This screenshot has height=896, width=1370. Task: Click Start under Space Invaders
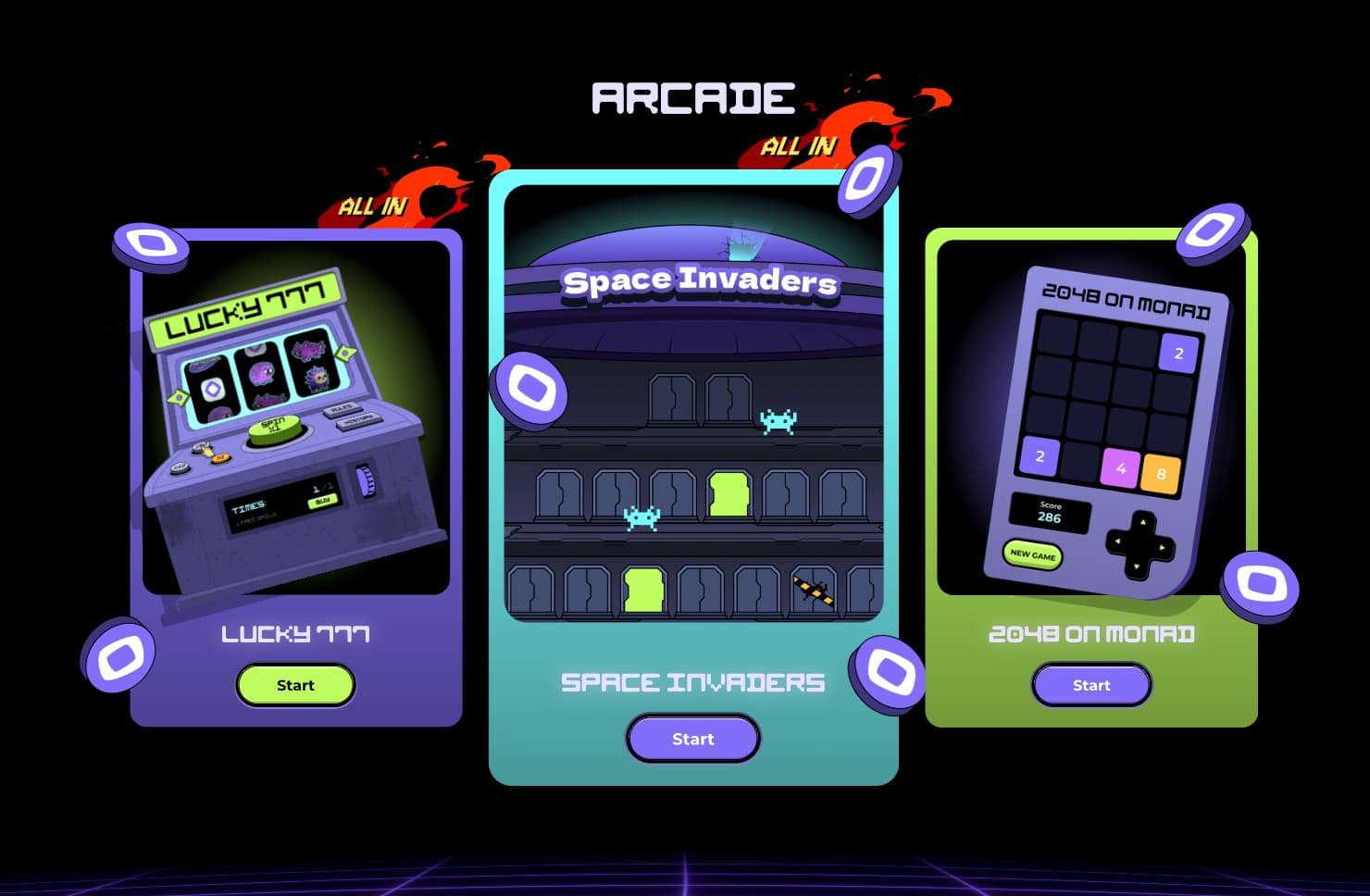coord(692,739)
